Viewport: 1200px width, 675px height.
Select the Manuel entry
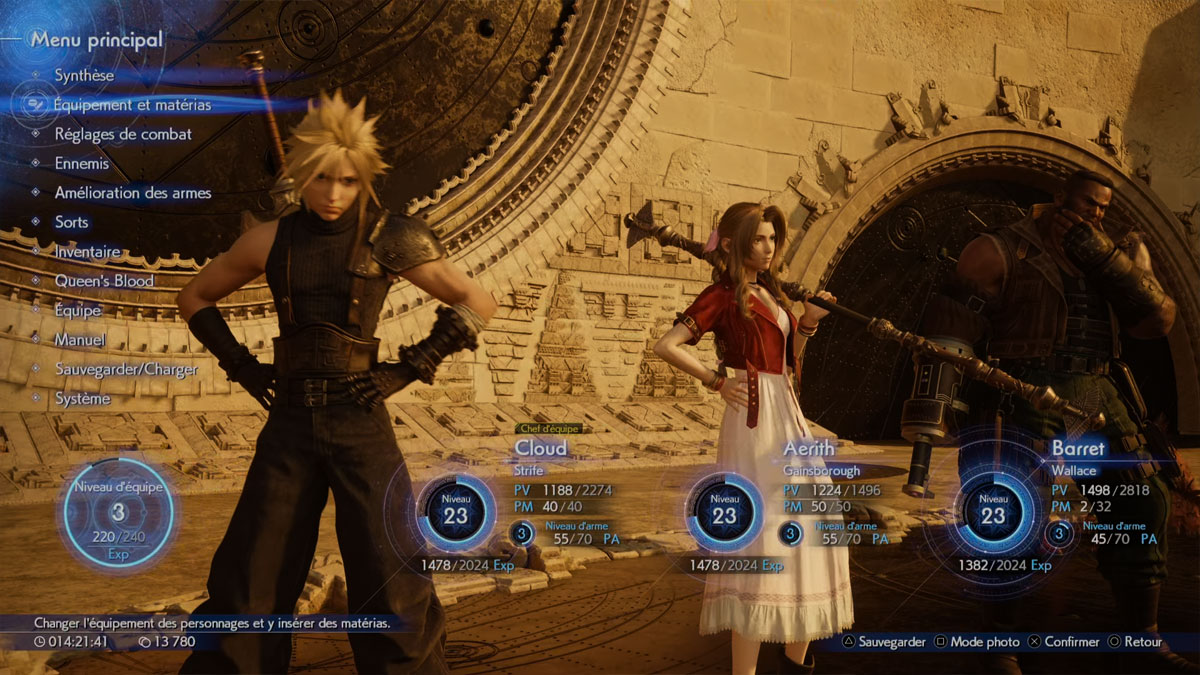(80, 340)
